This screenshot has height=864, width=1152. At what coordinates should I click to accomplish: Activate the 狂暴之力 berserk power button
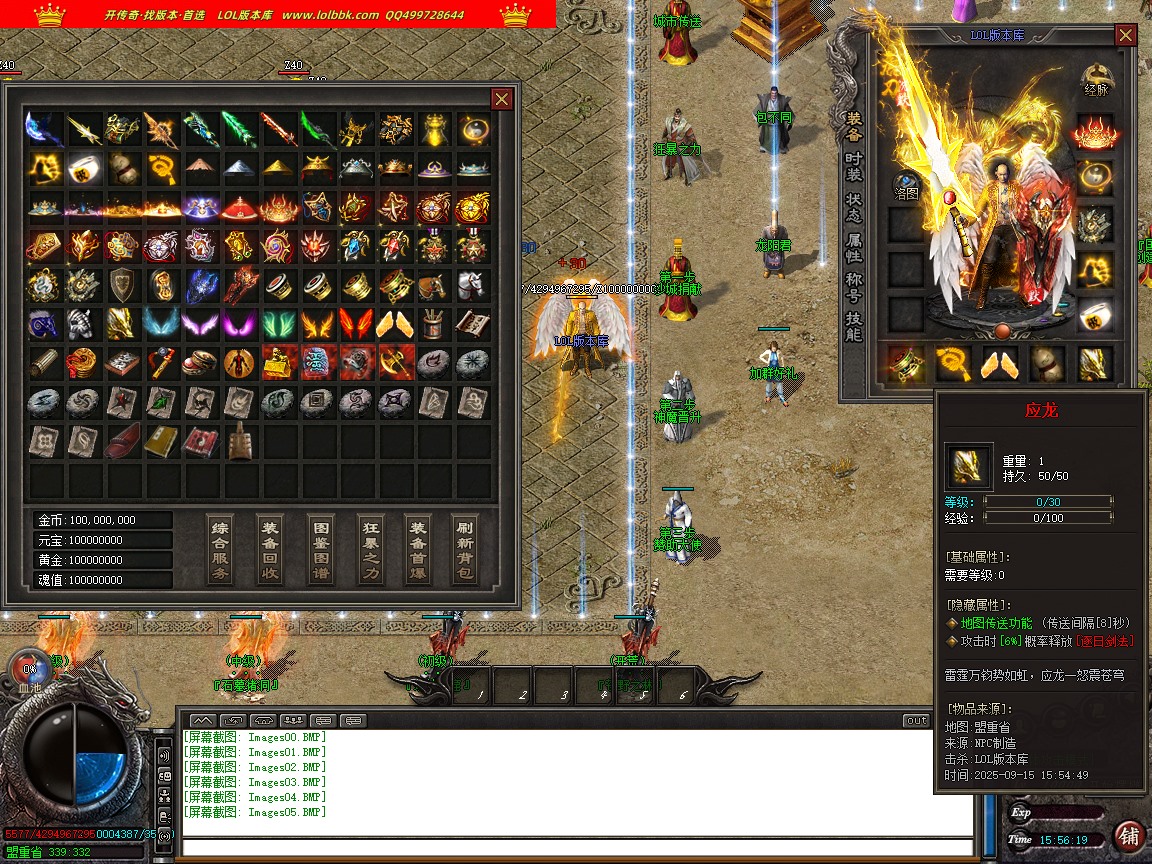click(x=370, y=549)
